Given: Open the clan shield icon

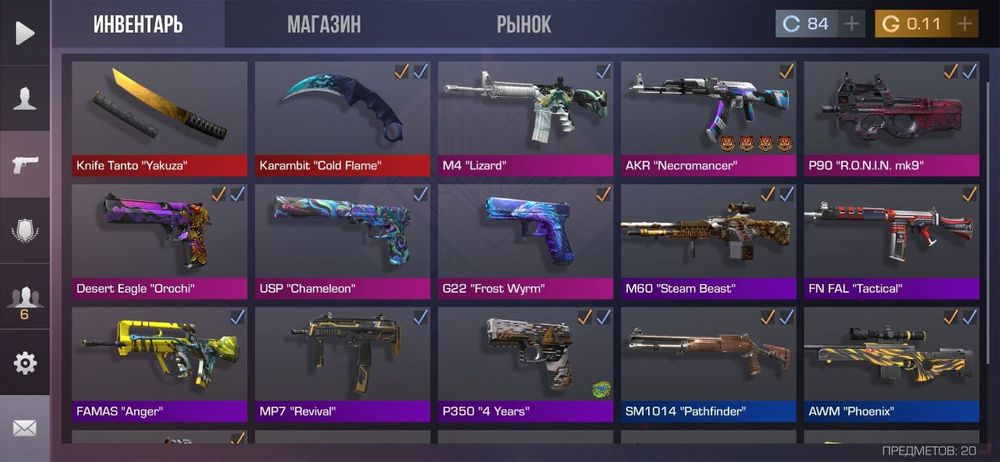Looking at the screenshot, I should point(25,231).
